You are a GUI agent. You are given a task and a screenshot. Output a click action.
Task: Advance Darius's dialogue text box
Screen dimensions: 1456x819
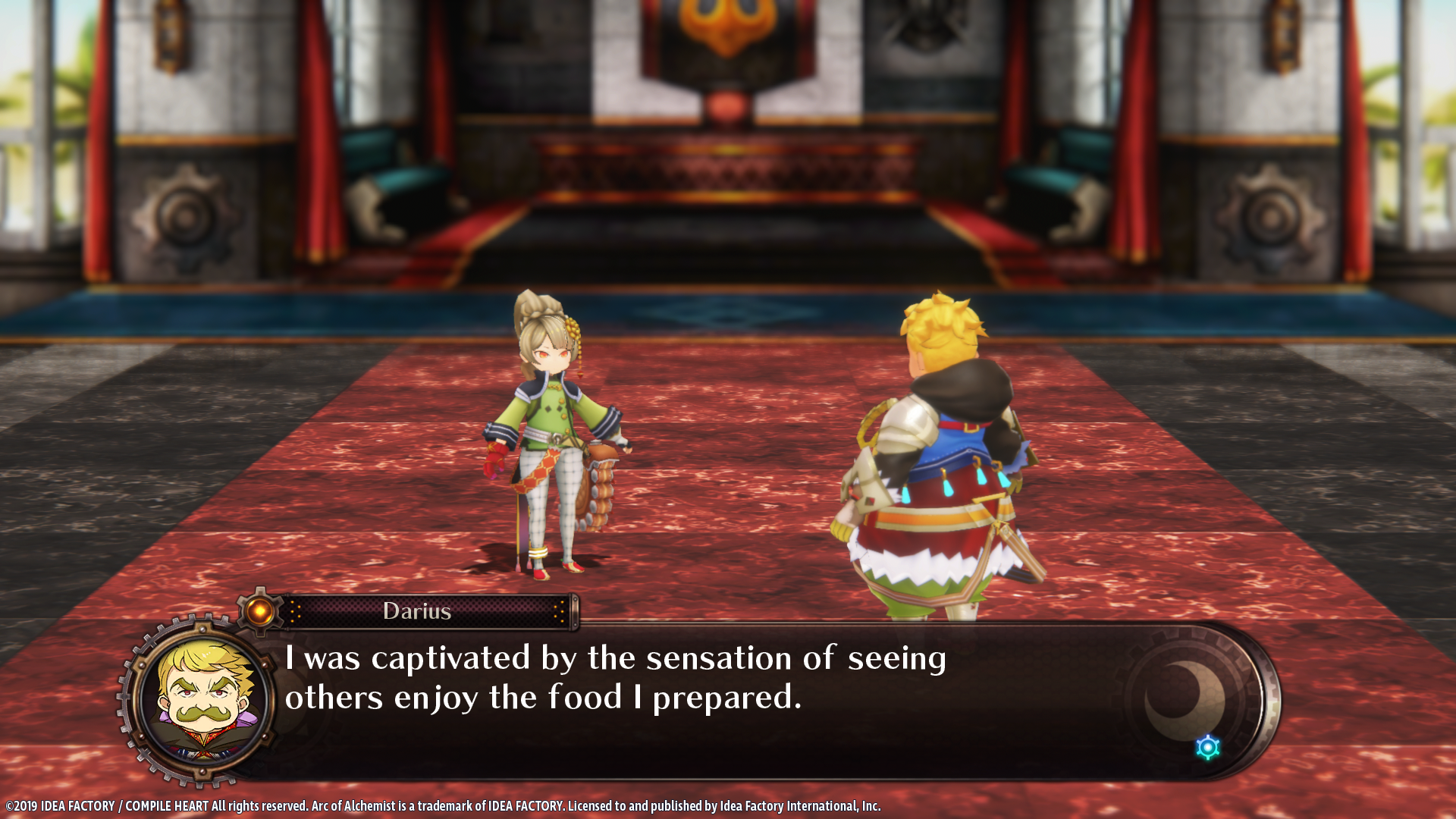682,698
